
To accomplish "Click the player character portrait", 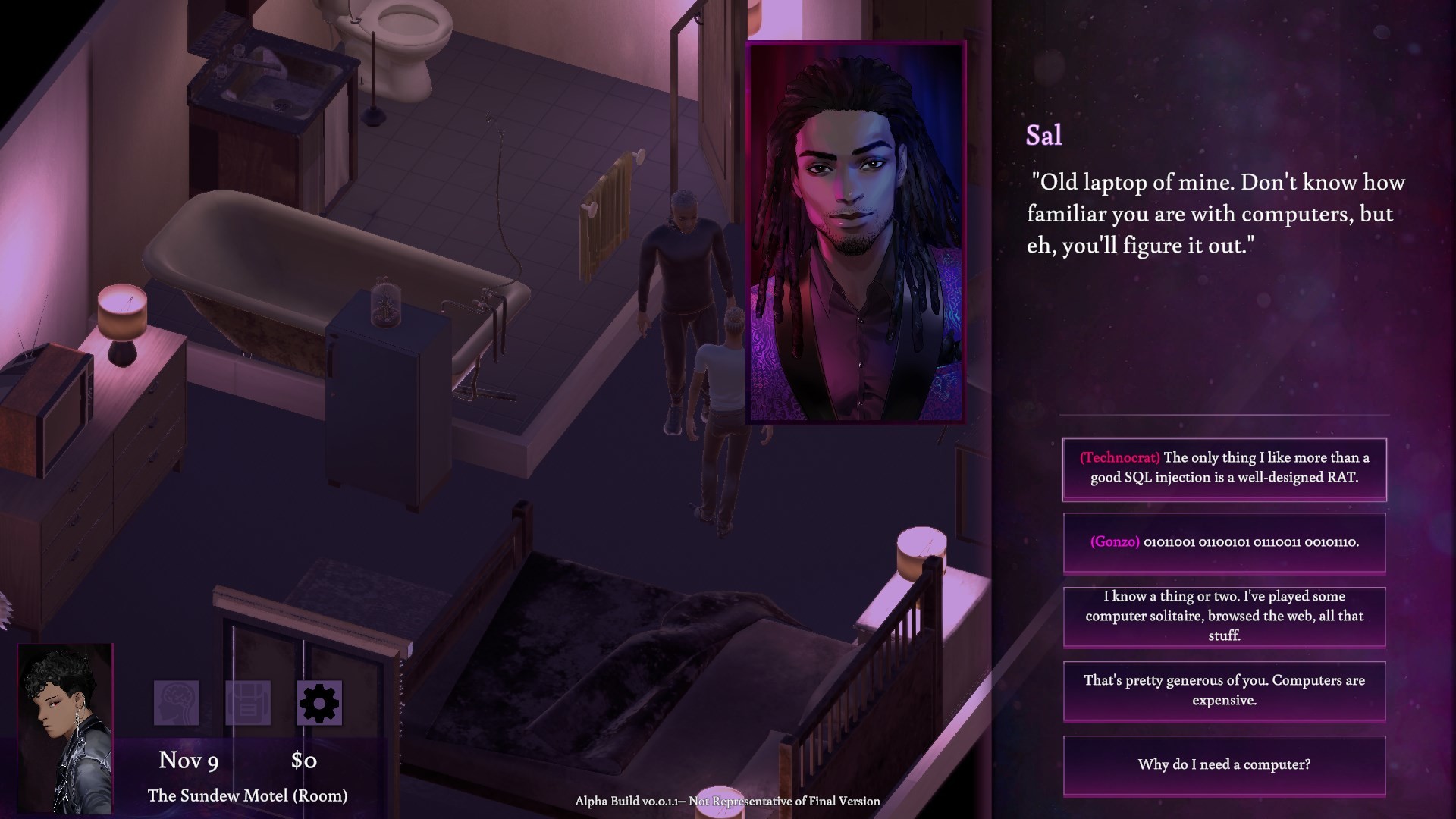I will pyautogui.click(x=65, y=728).
